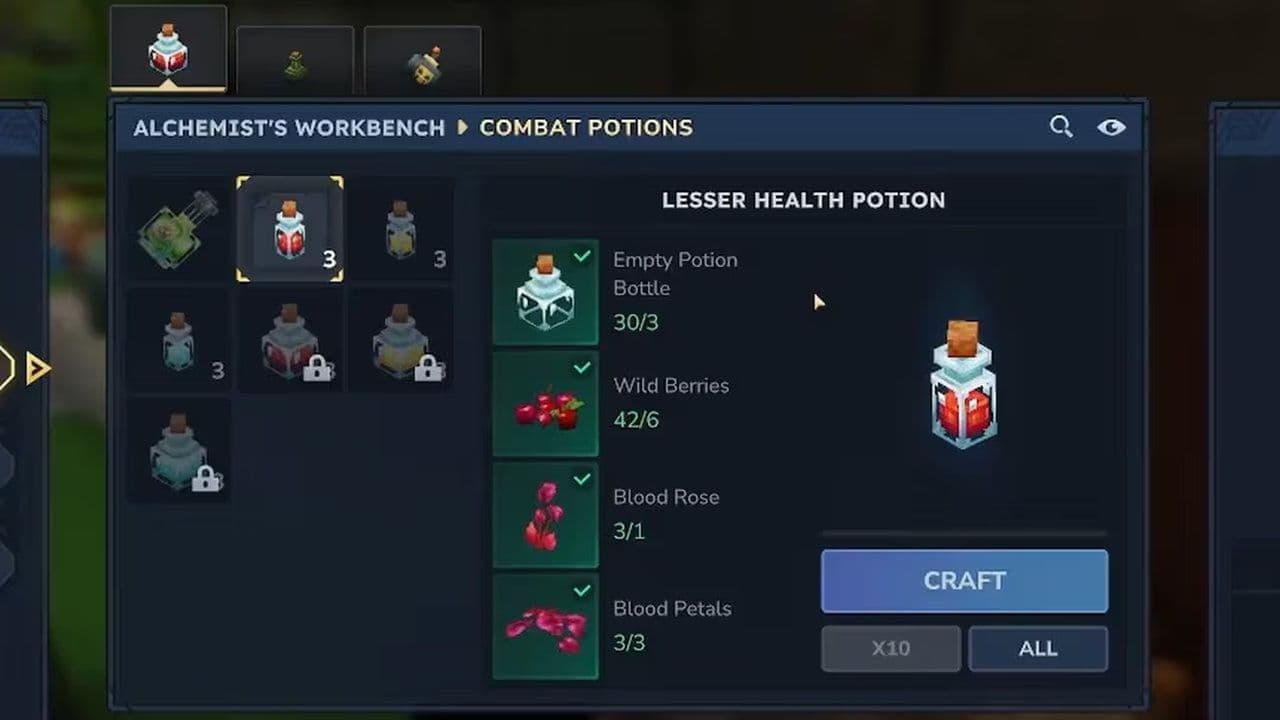Click the breadcrumb arrow after Alchemist's Workbench
Image resolution: width=1280 pixels, height=720 pixels.
tap(462, 128)
